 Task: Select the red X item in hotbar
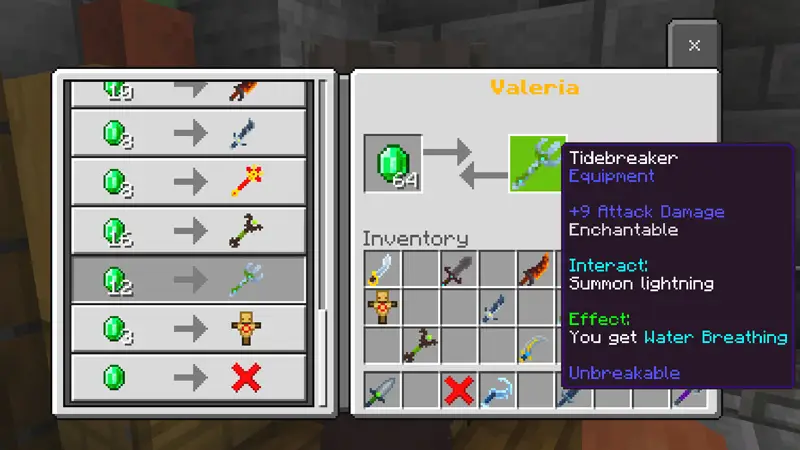(458, 389)
